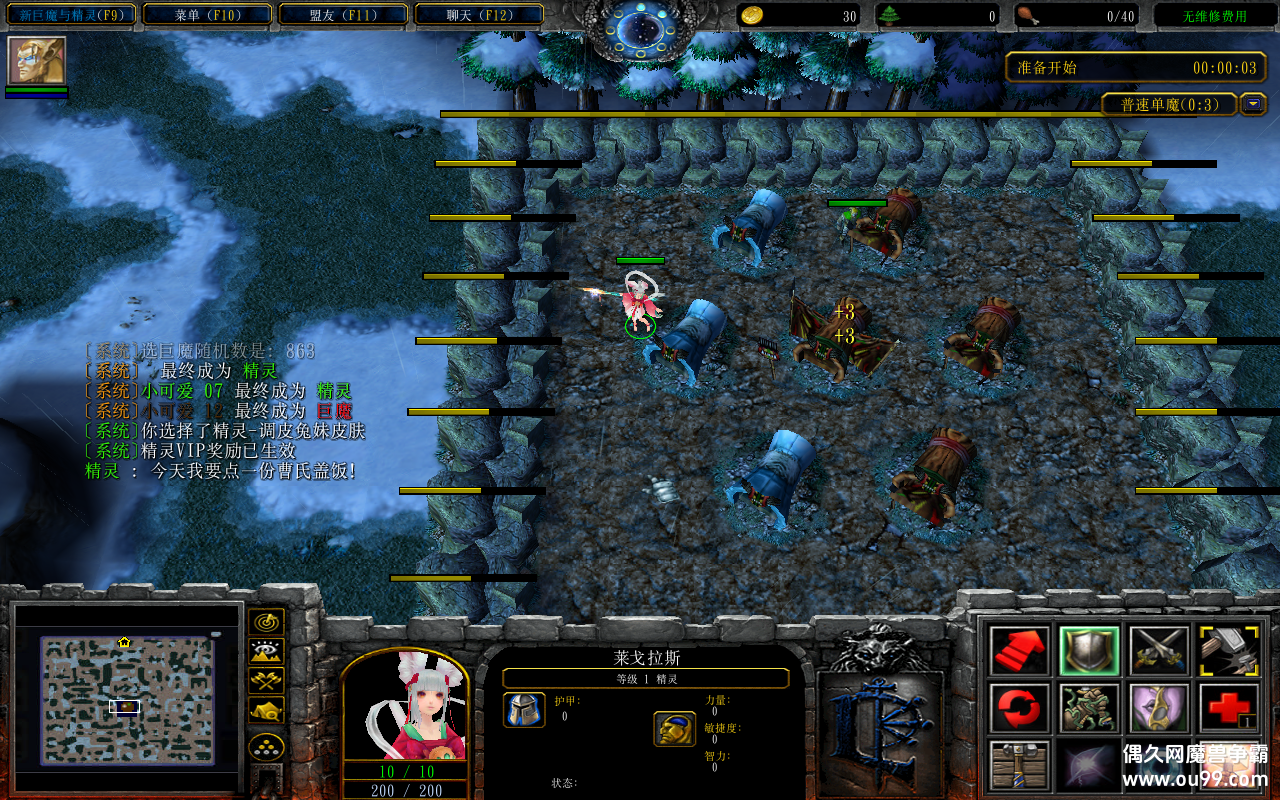The image size is (1280, 800).
Task: Open the 菜单 (F10) menu
Action: (208, 15)
